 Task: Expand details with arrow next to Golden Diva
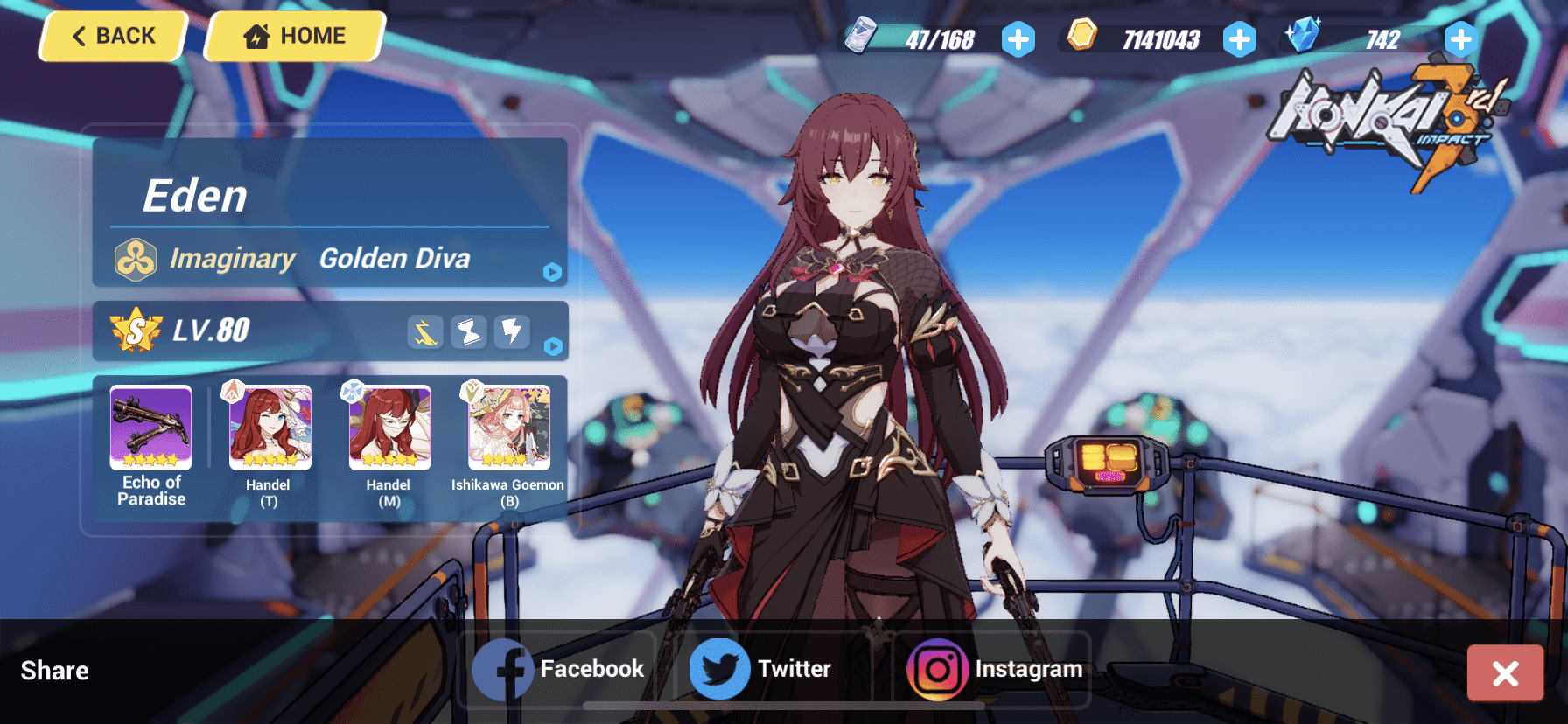coord(551,273)
